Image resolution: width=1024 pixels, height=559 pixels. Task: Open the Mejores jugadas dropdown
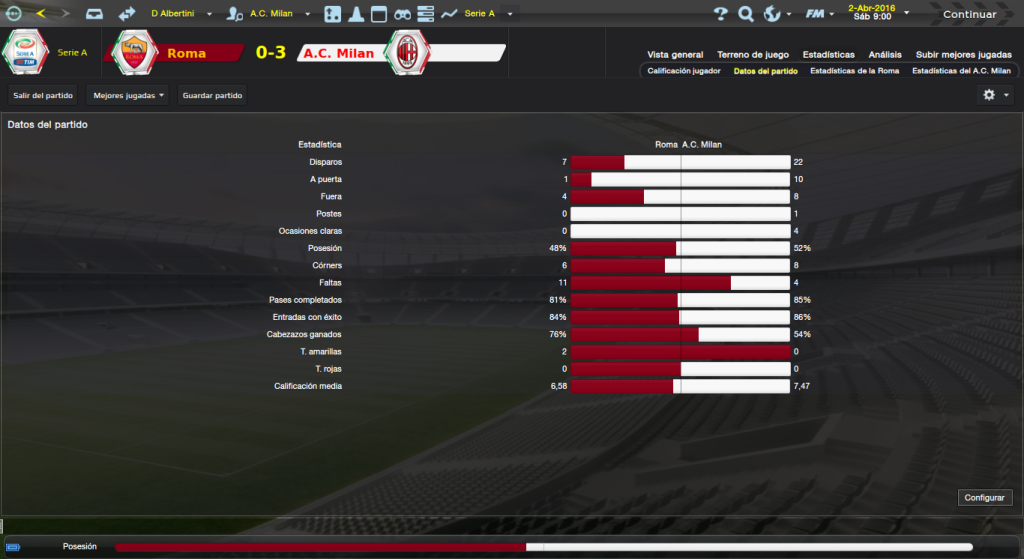127,95
